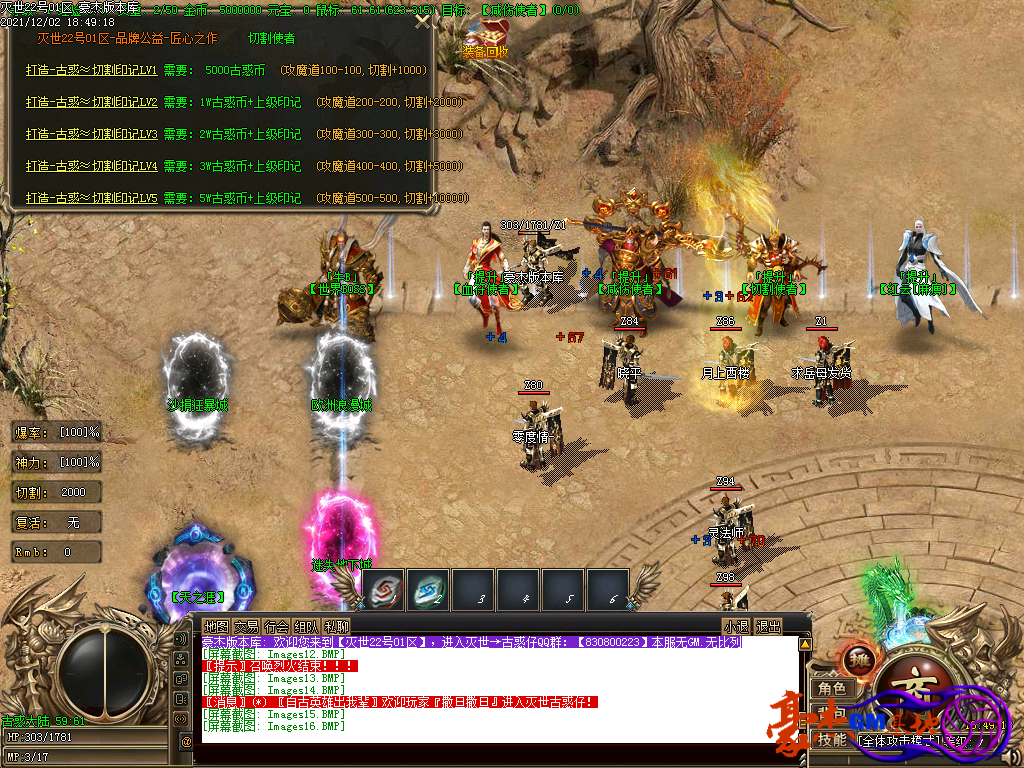
Task: Use the red rune in hotbar slot 1
Action: (x=383, y=590)
